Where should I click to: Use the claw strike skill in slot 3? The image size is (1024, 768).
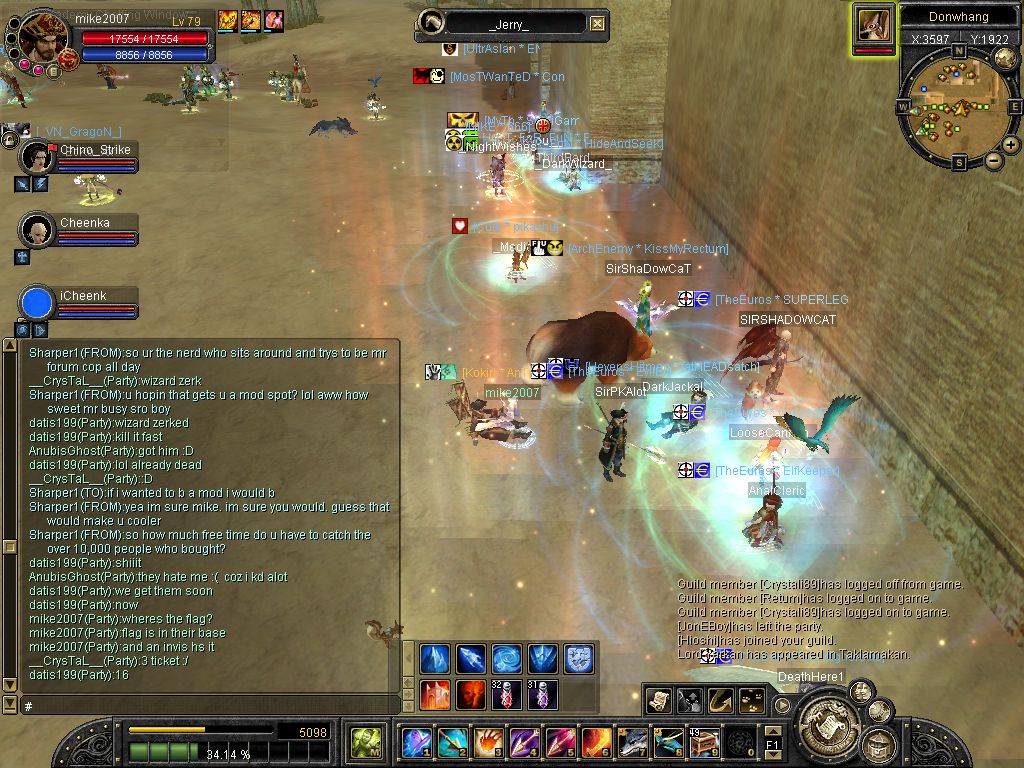click(488, 743)
